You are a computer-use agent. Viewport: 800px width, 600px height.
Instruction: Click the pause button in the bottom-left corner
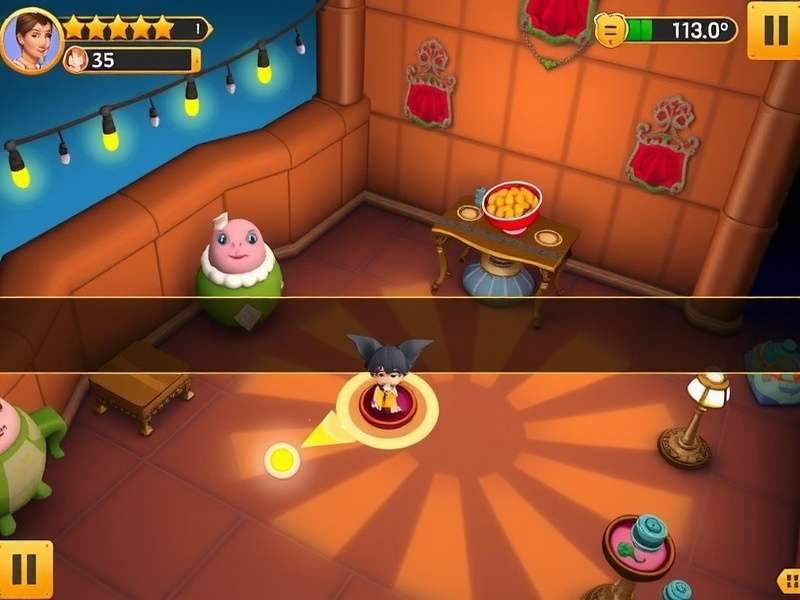(x=24, y=570)
